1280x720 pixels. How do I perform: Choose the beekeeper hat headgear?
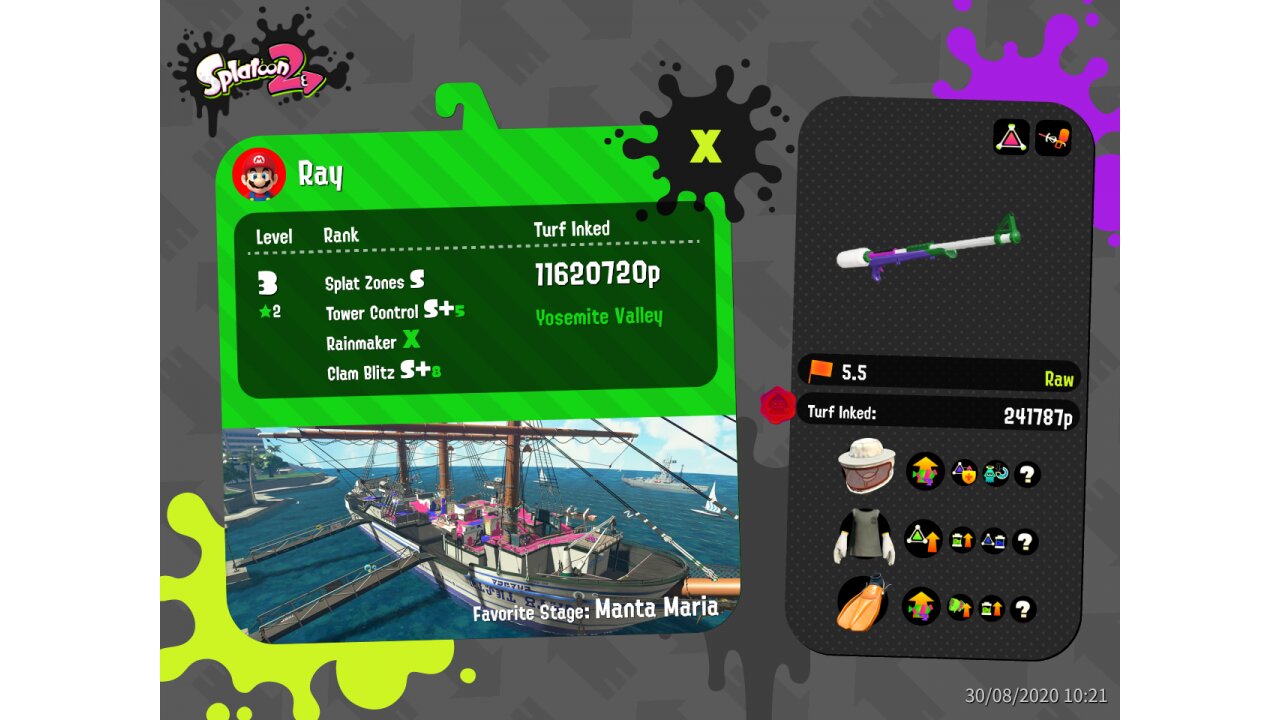[x=866, y=466]
